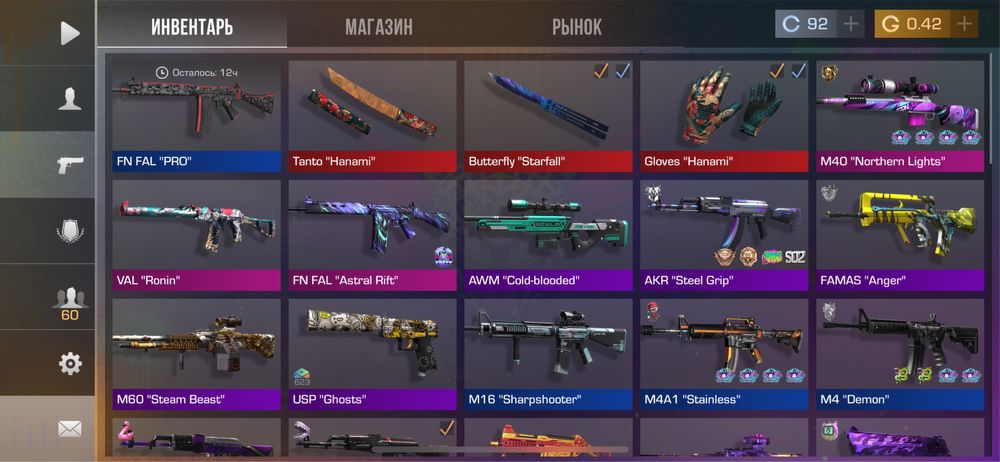The height and width of the screenshot is (462, 1000).
Task: Open settings via the gear icon
Action: click(69, 364)
